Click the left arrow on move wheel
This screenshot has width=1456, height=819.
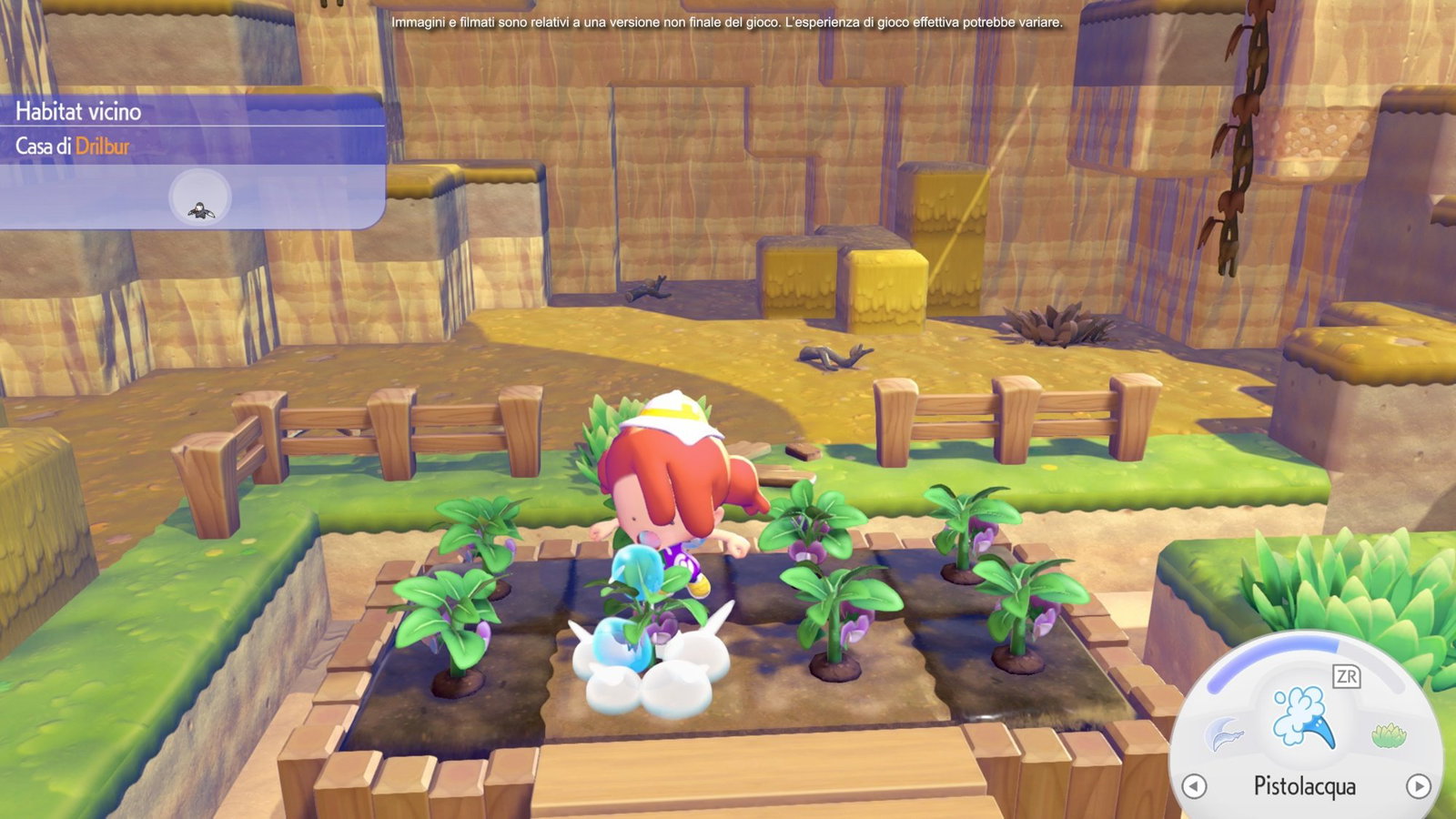click(1194, 785)
